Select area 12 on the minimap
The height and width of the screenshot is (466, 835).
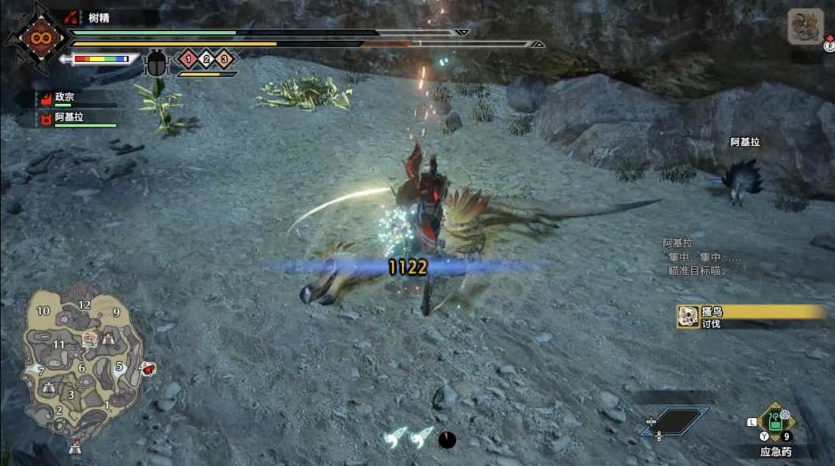pos(85,304)
